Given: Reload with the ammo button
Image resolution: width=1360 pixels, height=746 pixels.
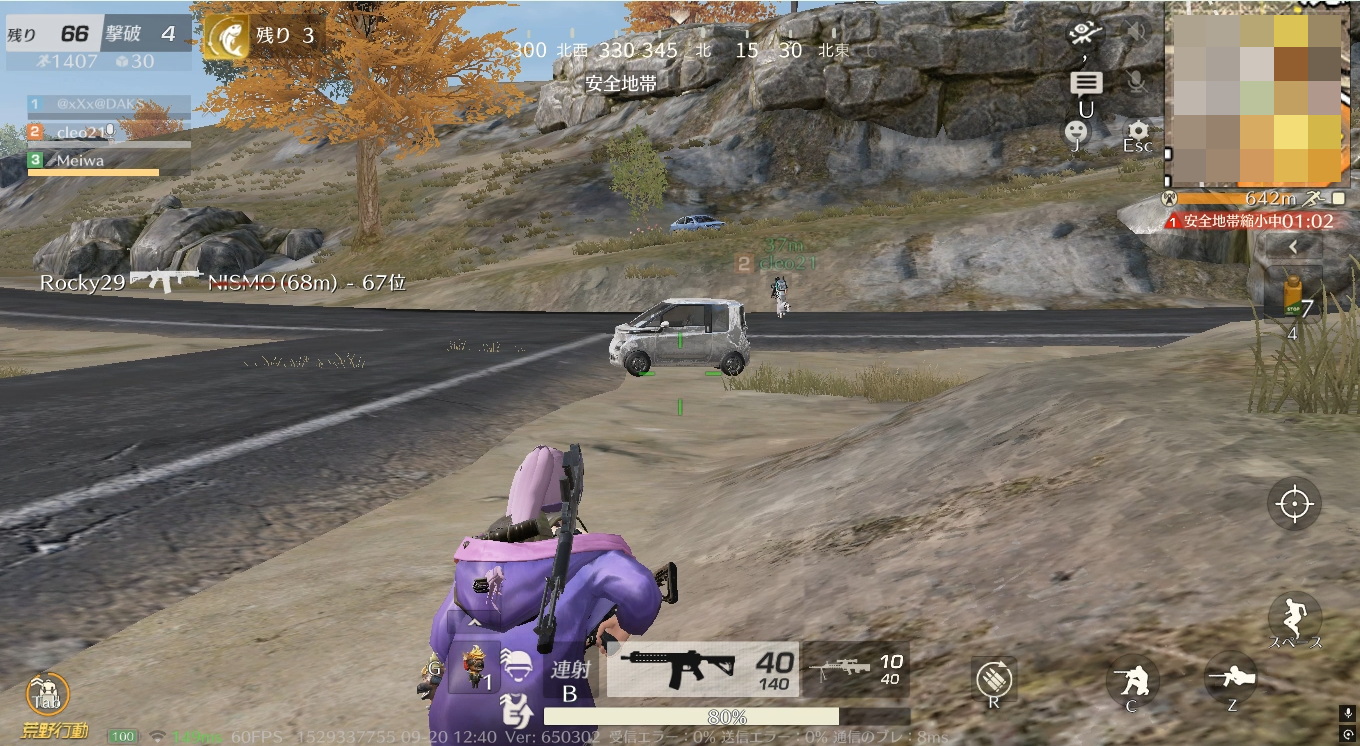Looking at the screenshot, I should pyautogui.click(x=994, y=679).
